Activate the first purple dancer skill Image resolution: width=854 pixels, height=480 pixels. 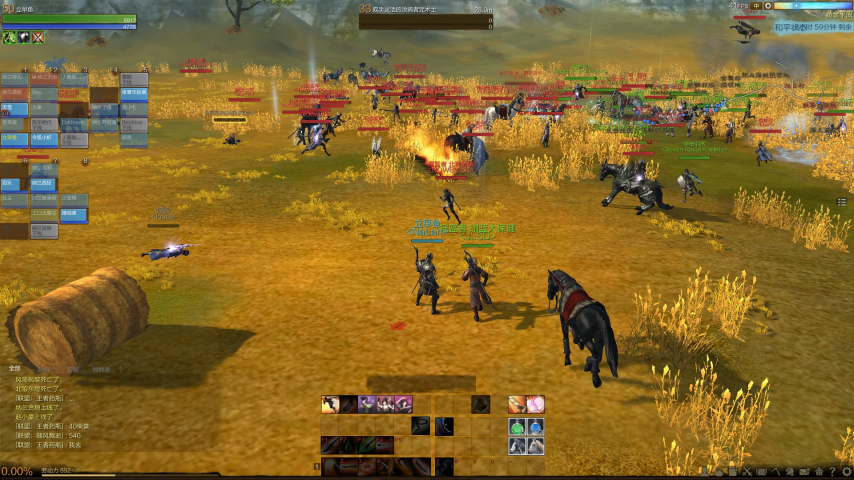point(366,404)
